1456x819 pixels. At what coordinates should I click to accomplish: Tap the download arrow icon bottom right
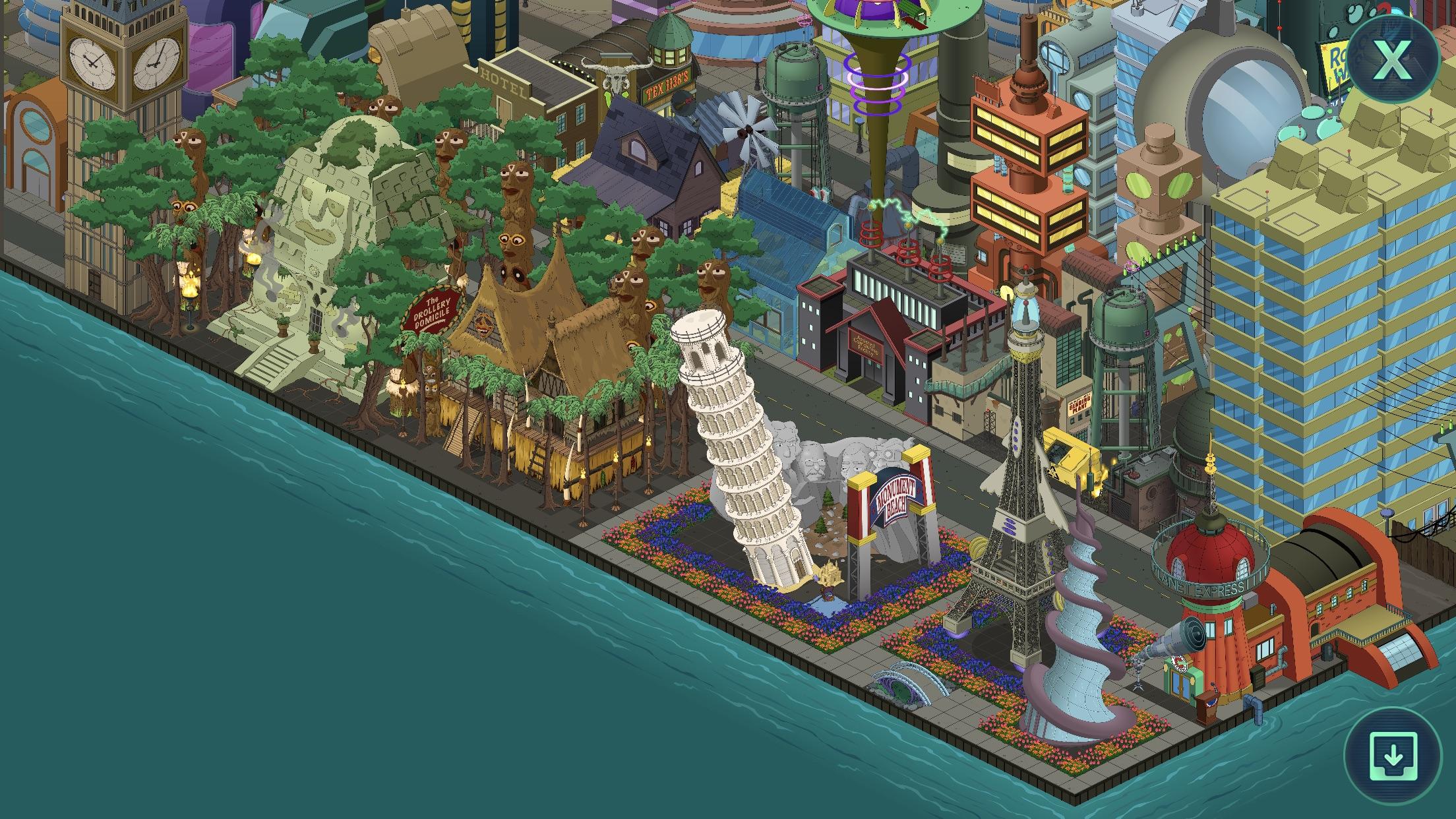[x=1393, y=758]
